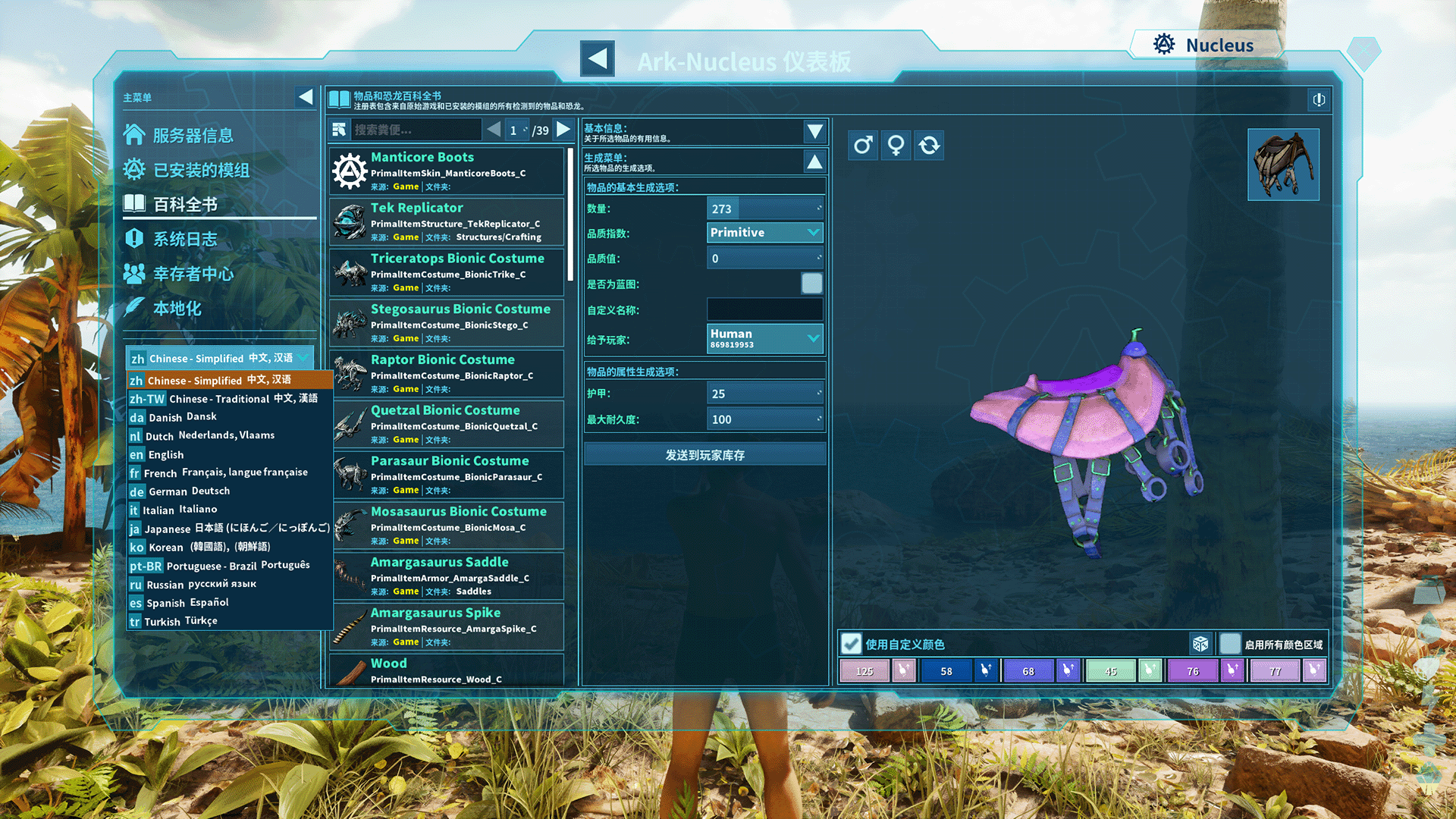This screenshot has width=1456, height=819.
Task: Select the female gender icon above the preview
Action: click(x=896, y=145)
